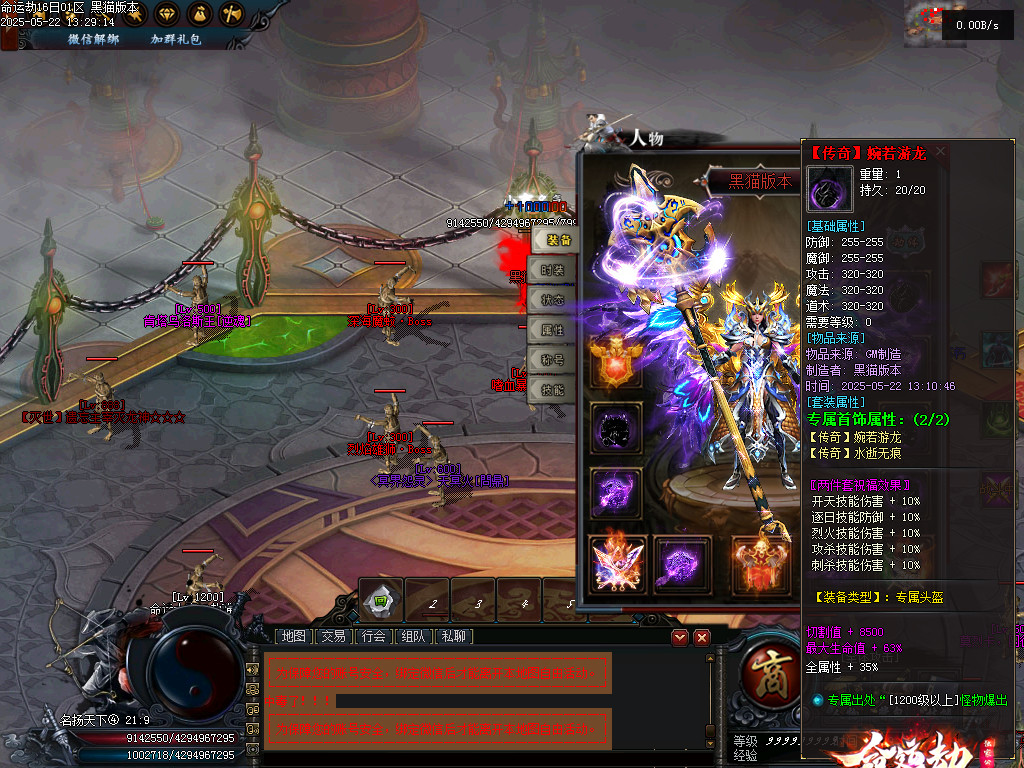Close the chat panel with red X
The height and width of the screenshot is (768, 1024).
(x=702, y=637)
